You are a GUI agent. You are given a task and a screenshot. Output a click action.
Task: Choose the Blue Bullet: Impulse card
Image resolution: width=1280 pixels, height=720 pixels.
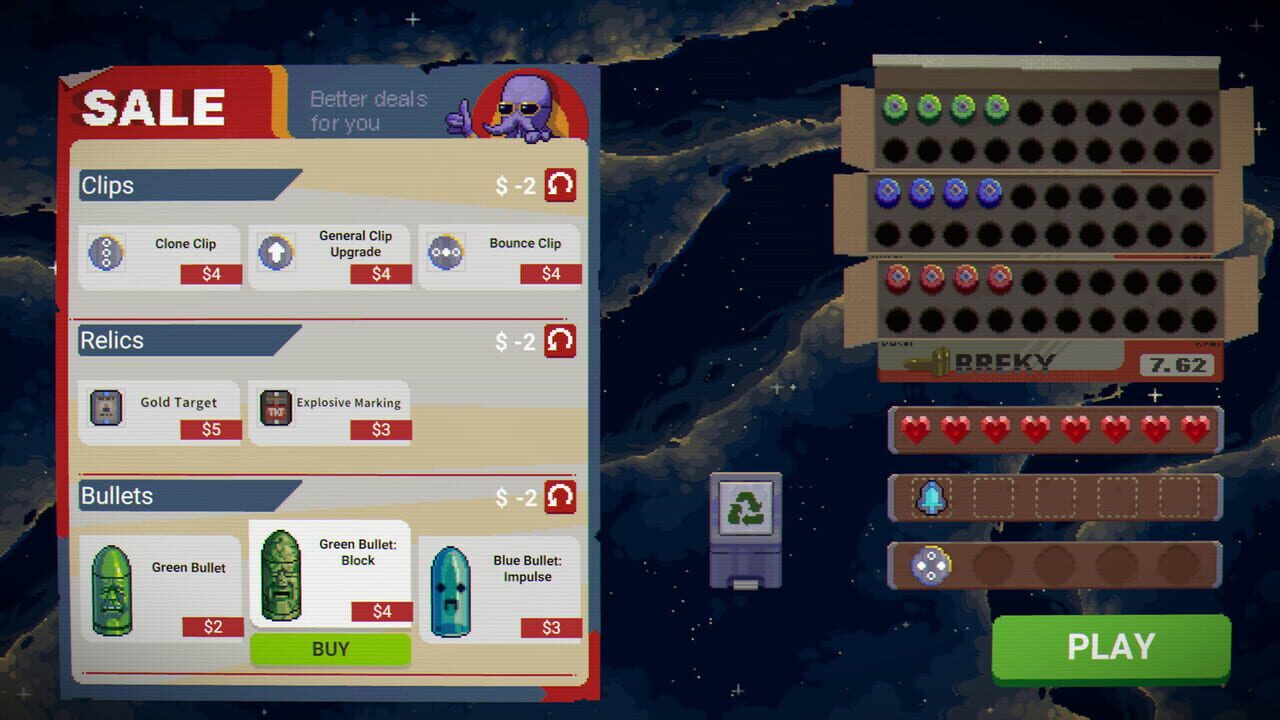500,588
